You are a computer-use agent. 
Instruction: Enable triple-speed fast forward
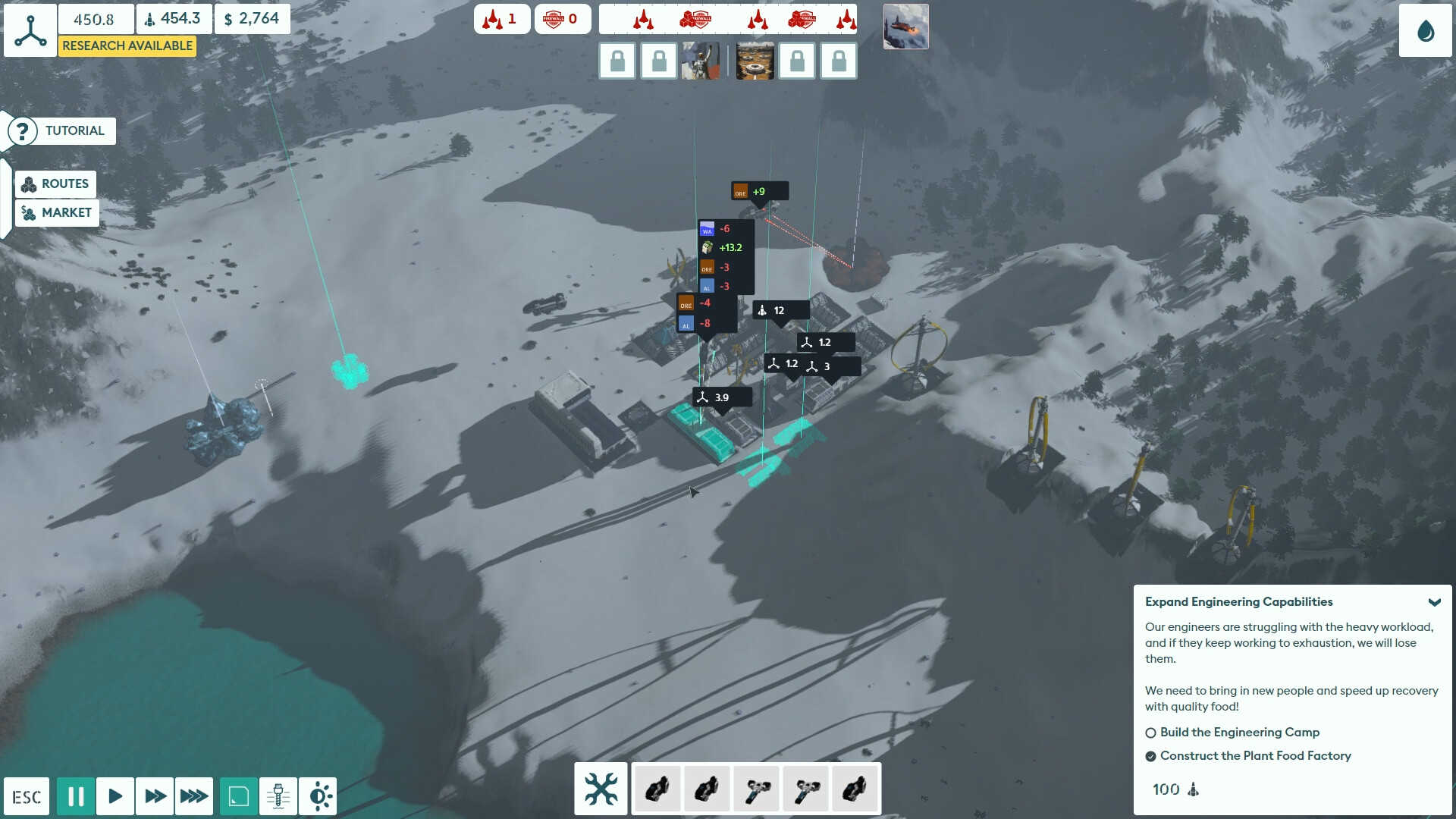point(194,795)
